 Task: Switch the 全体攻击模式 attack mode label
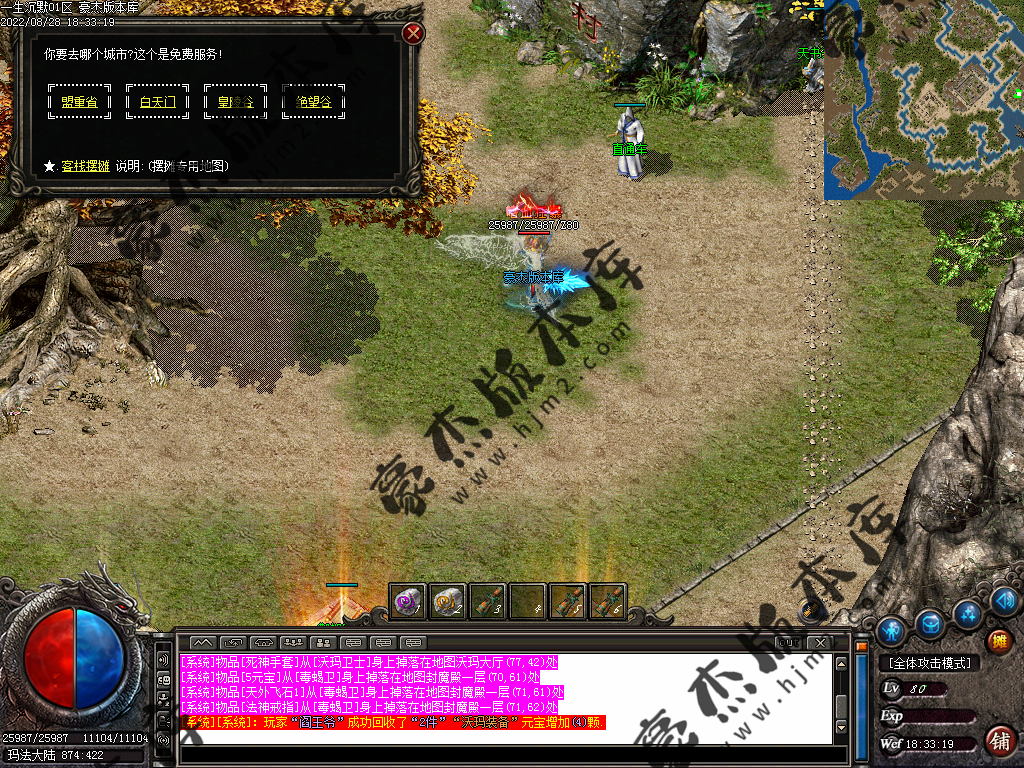[929, 662]
